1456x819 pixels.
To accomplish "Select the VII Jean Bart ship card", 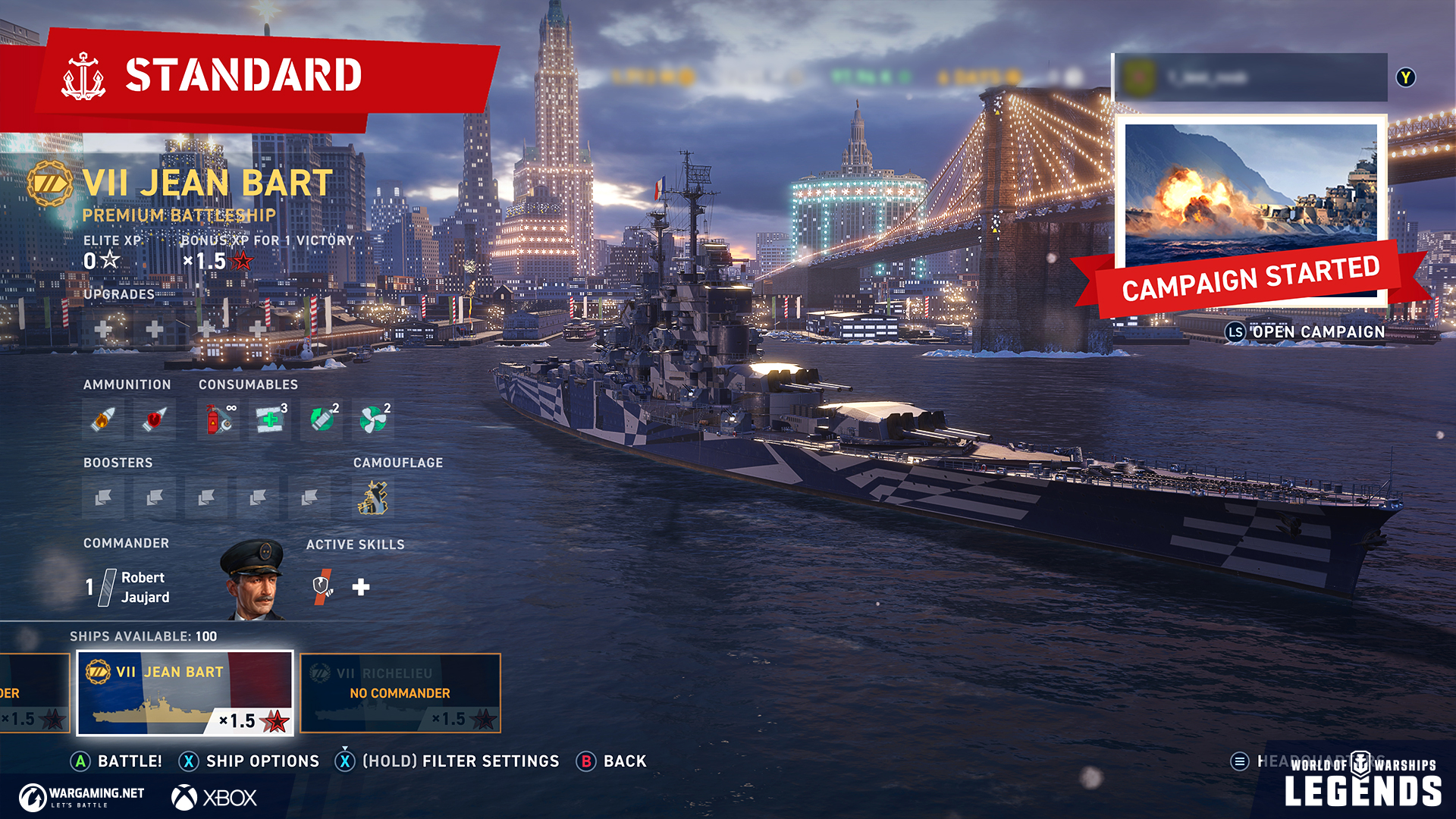I will coord(185,693).
